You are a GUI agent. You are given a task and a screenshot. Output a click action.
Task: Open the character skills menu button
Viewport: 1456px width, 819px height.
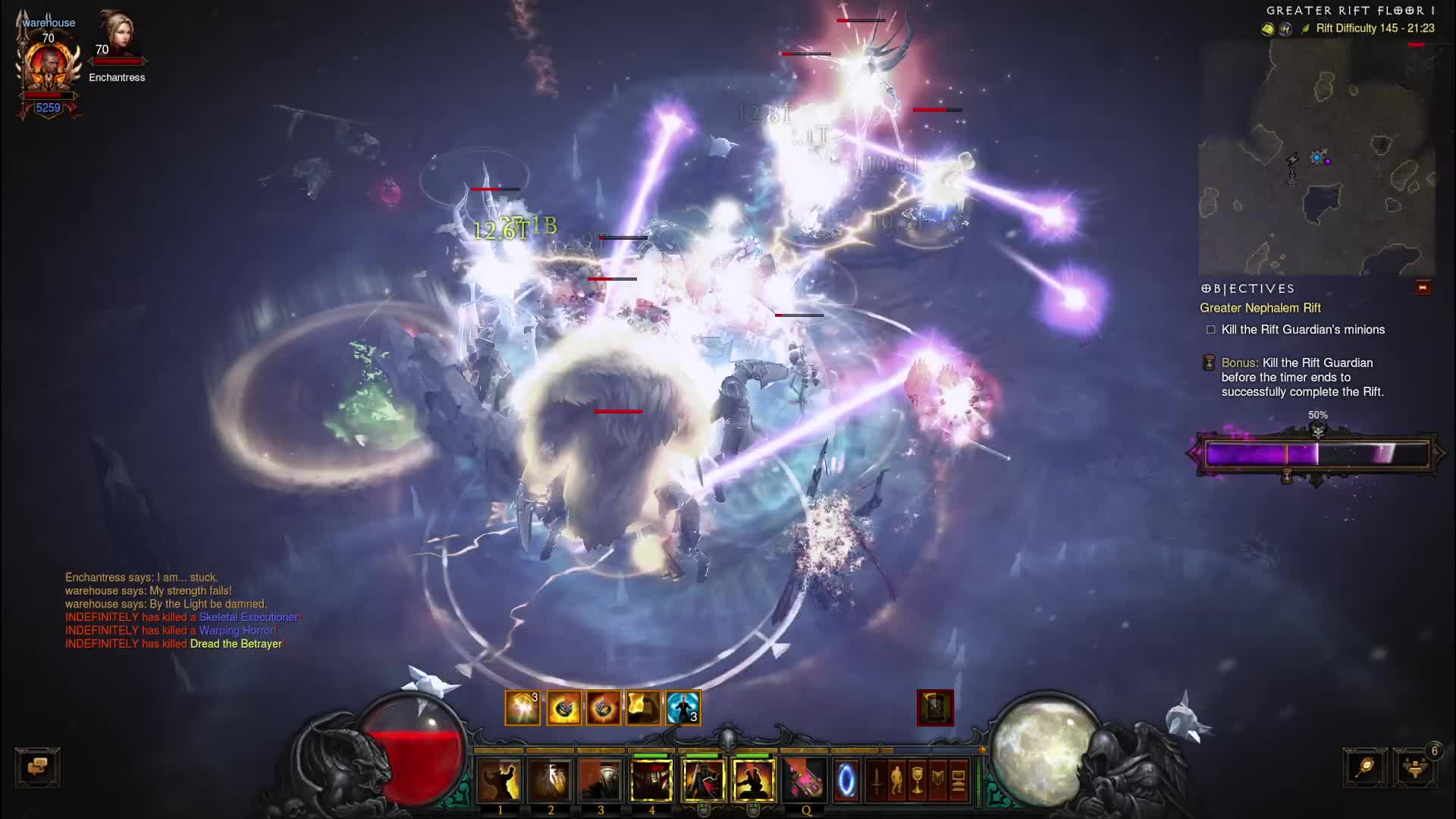coord(897,780)
